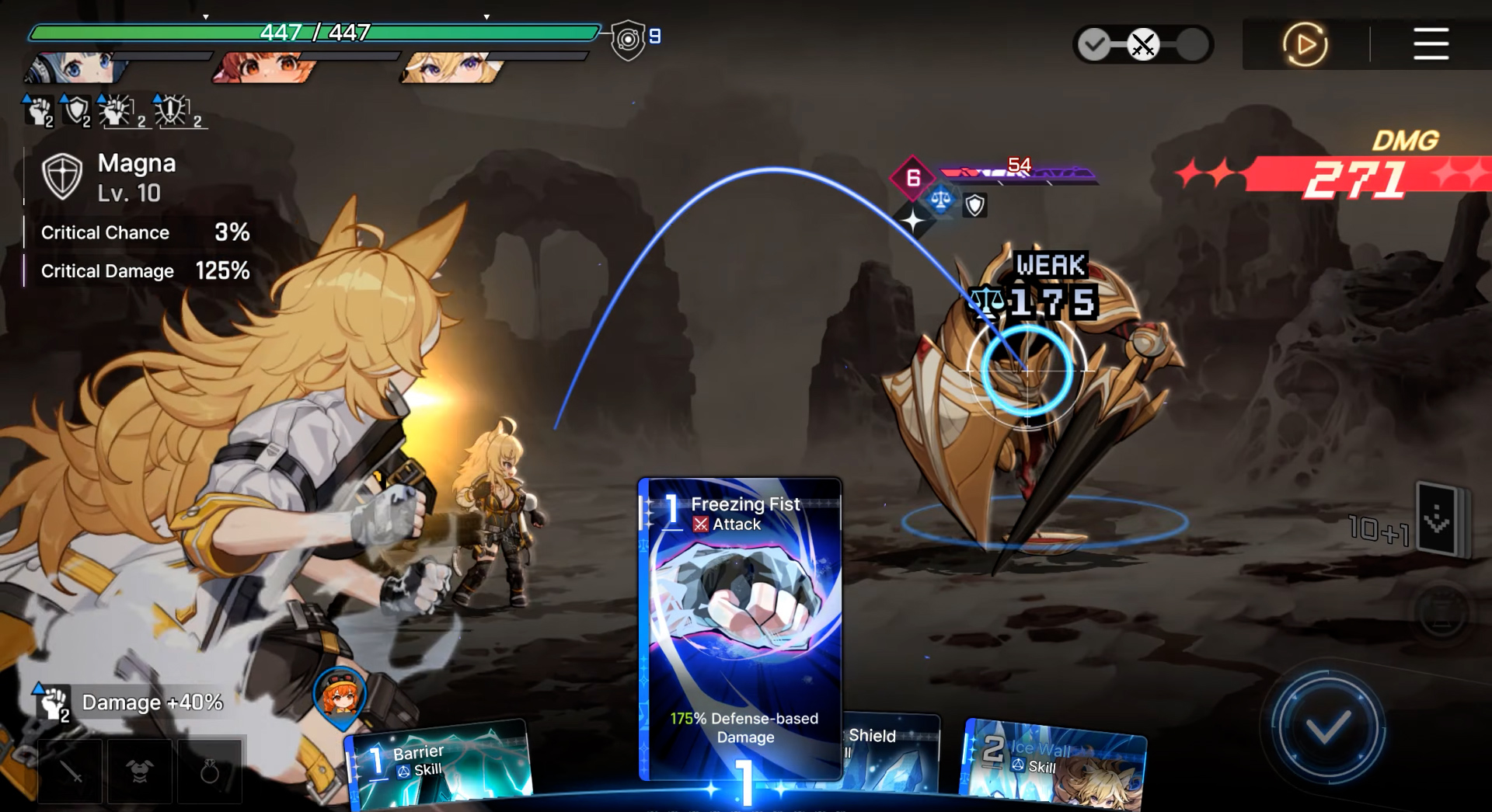This screenshot has width=1492, height=812.
Task: Inspect the fist damage buff icon
Action: tap(37, 111)
